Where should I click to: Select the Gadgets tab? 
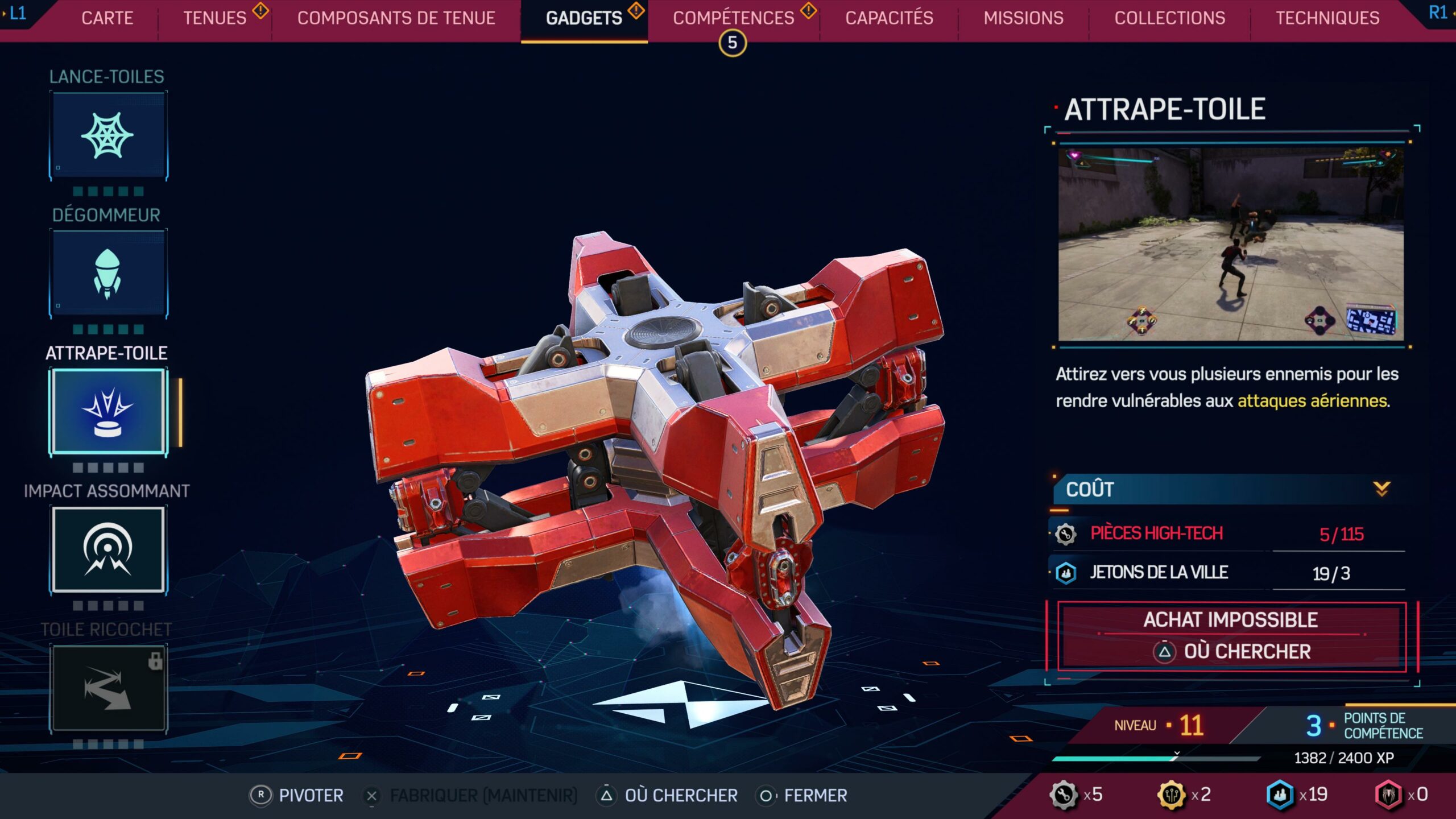584,18
